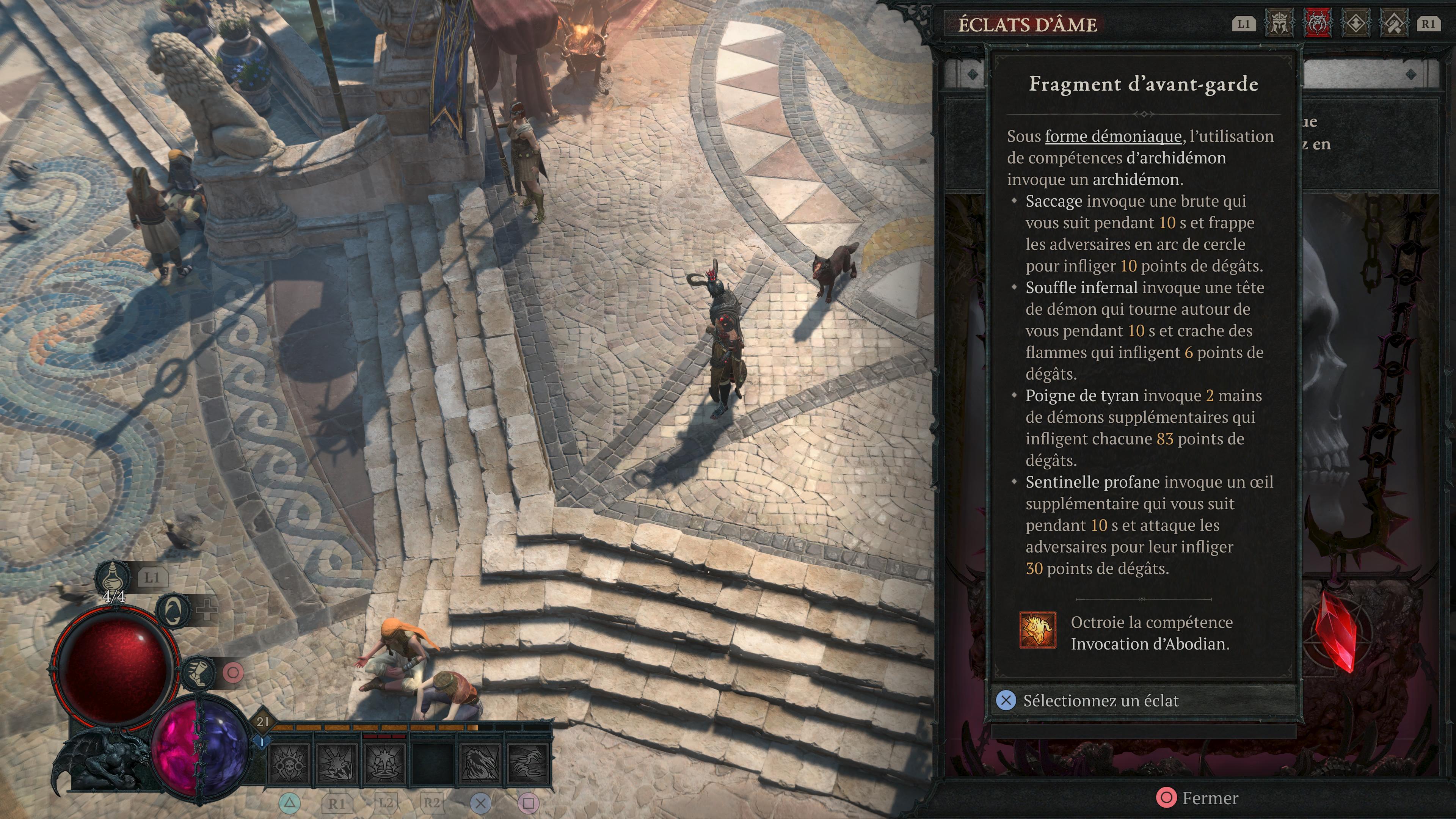Trigger the starburst eruption skill slot
The height and width of the screenshot is (819, 1456).
point(384,764)
